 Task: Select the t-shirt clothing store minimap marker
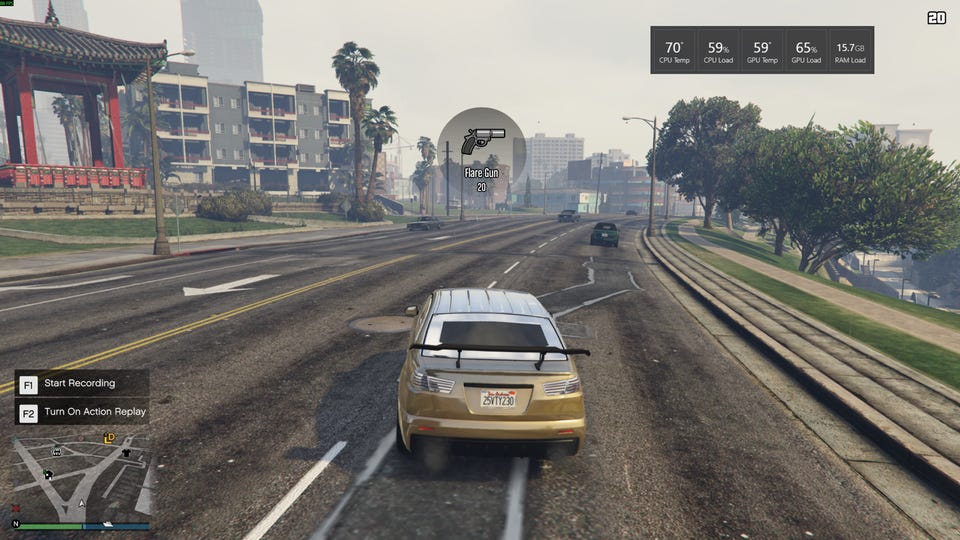point(126,452)
